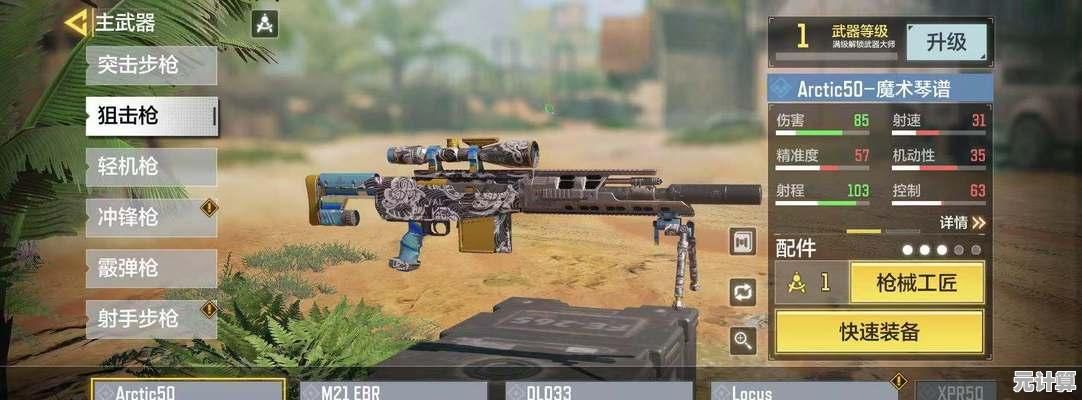Open the 冲锋枪 weapon category
Image resolution: width=1082 pixels, height=400 pixels.
pos(151,217)
